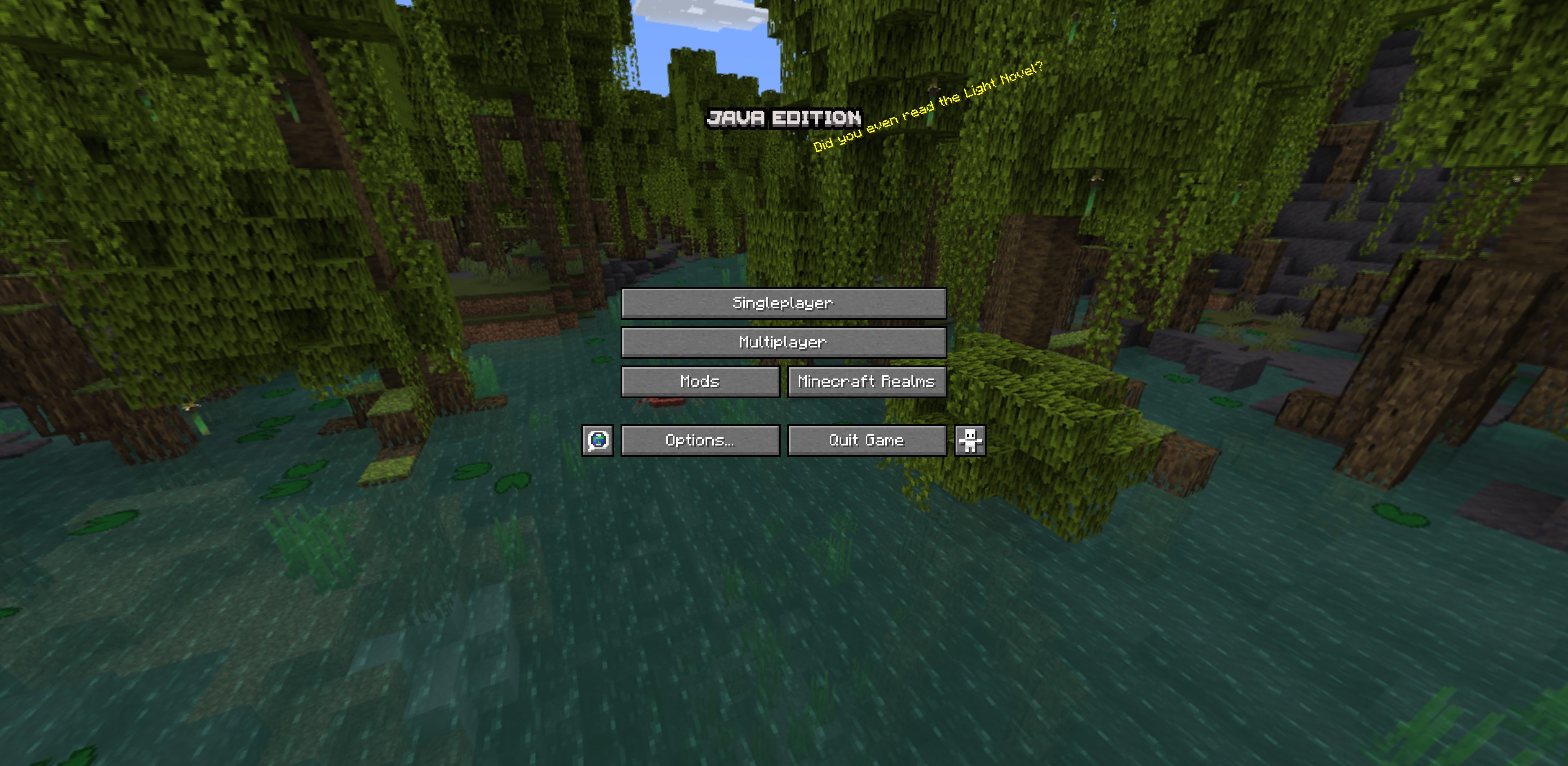Exit Minecraft via Quit Game
Screen dimensions: 1568x766
[866, 440]
